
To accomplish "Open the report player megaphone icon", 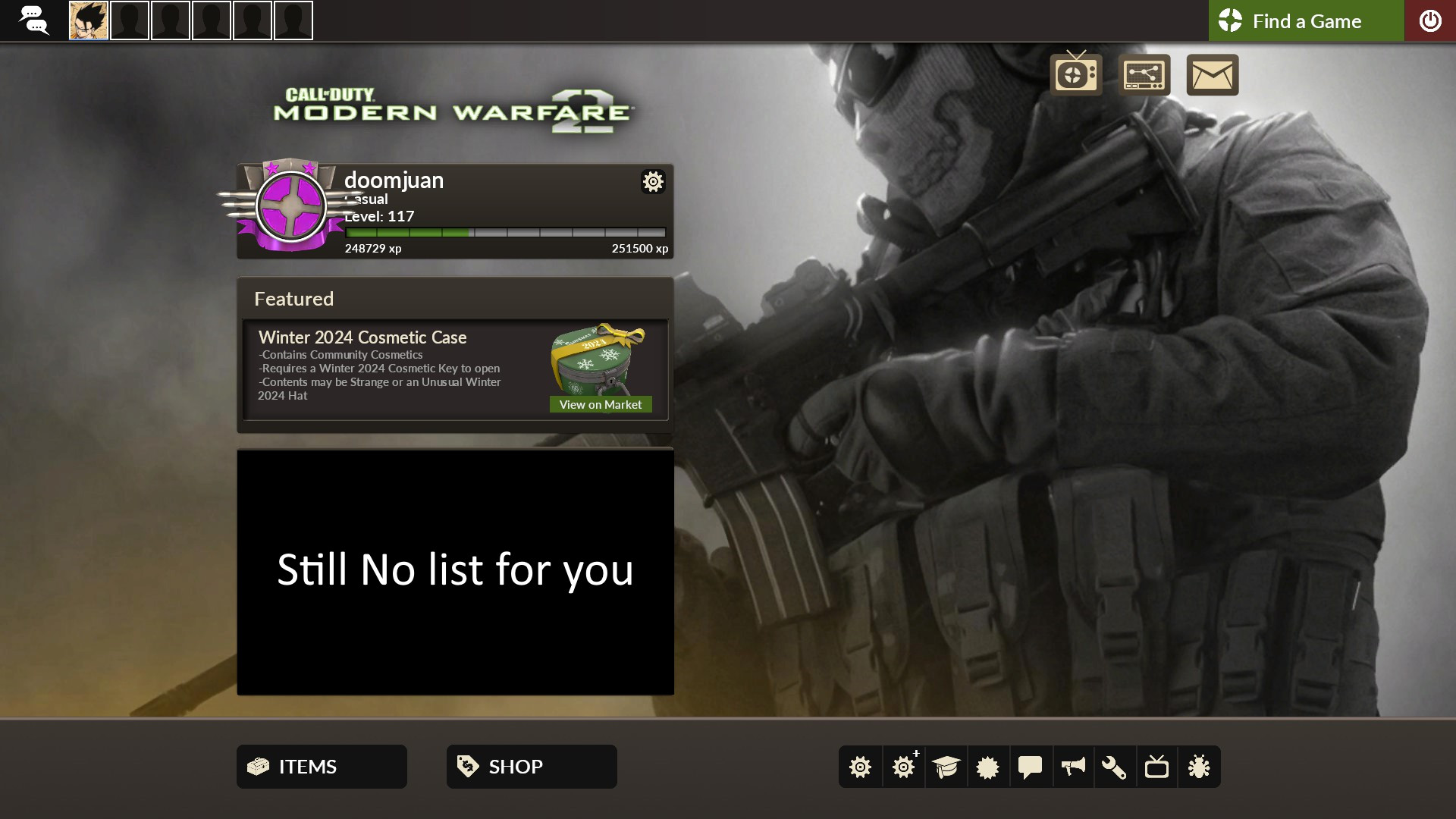I will tap(1073, 767).
